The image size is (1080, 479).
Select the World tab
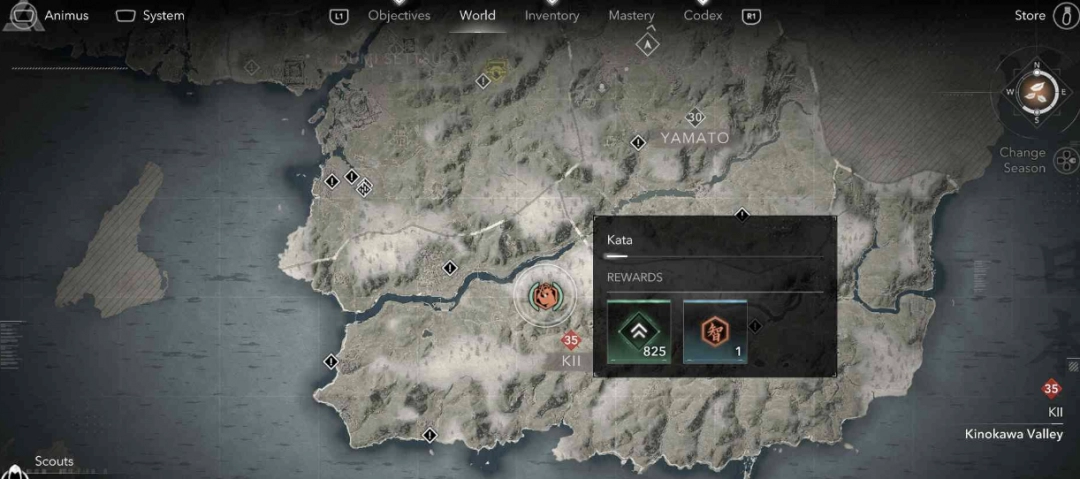(477, 15)
